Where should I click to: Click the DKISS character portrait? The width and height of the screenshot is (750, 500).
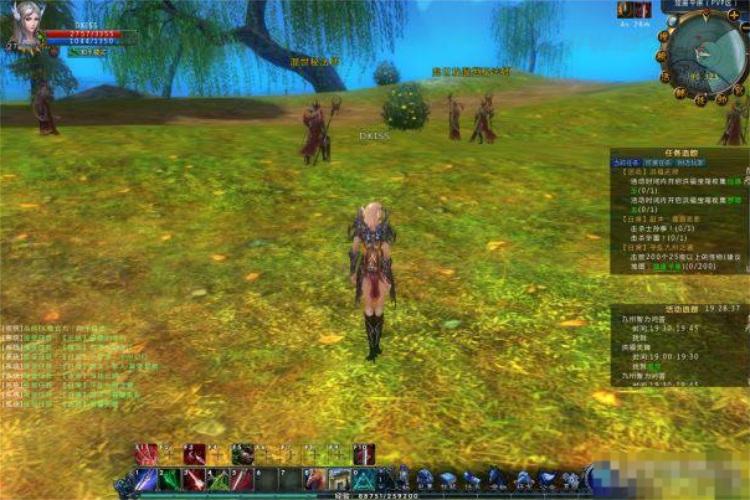point(27,26)
